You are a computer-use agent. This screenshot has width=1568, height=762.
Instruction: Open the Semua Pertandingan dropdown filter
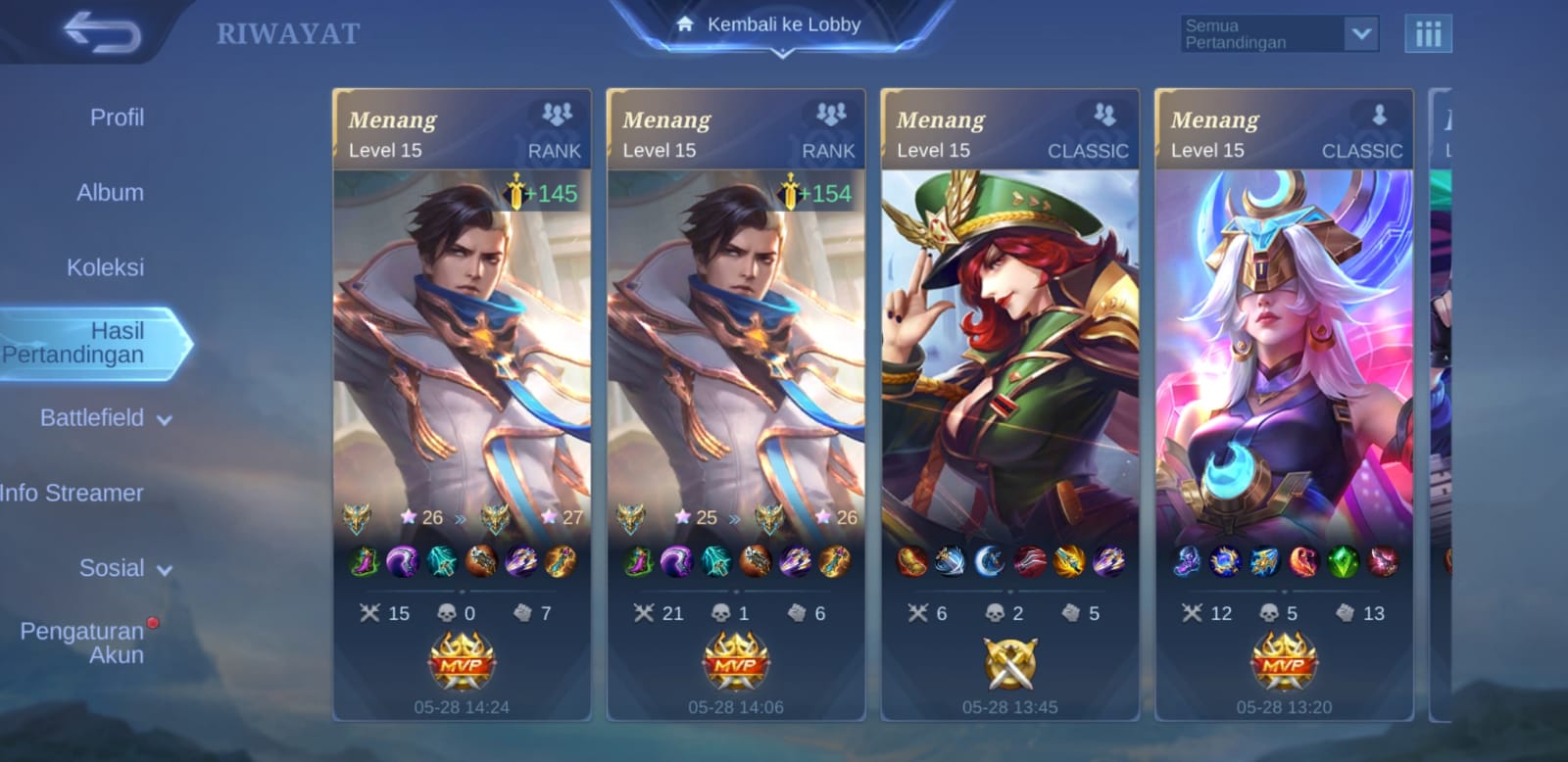click(1279, 34)
